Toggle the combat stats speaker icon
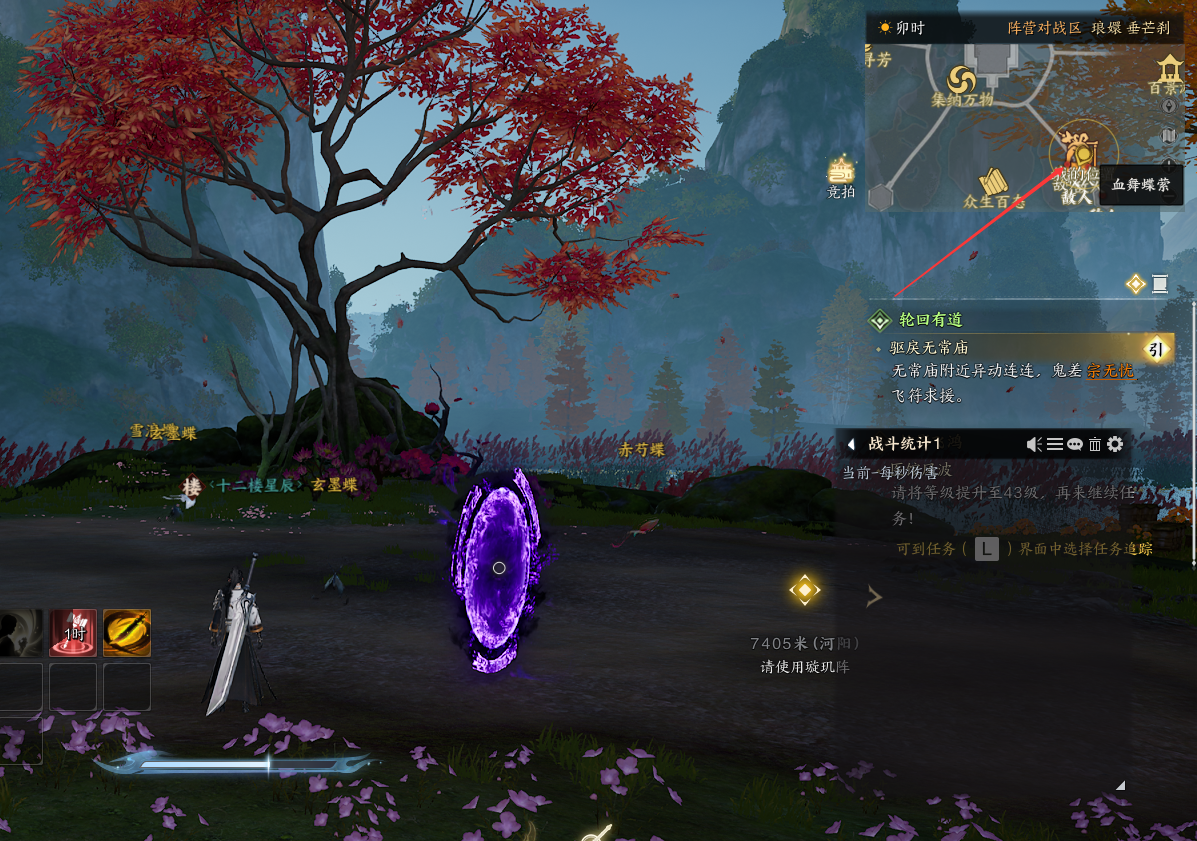The height and width of the screenshot is (841, 1197). (x=1035, y=444)
